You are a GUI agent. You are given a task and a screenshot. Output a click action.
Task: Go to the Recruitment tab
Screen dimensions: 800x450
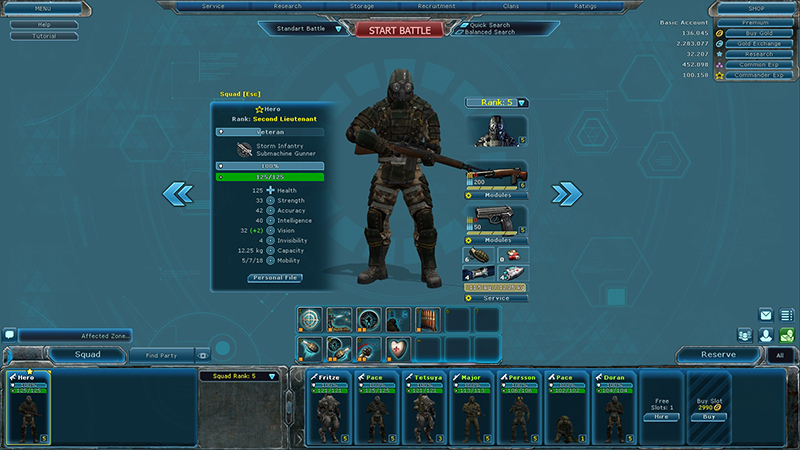tap(436, 6)
